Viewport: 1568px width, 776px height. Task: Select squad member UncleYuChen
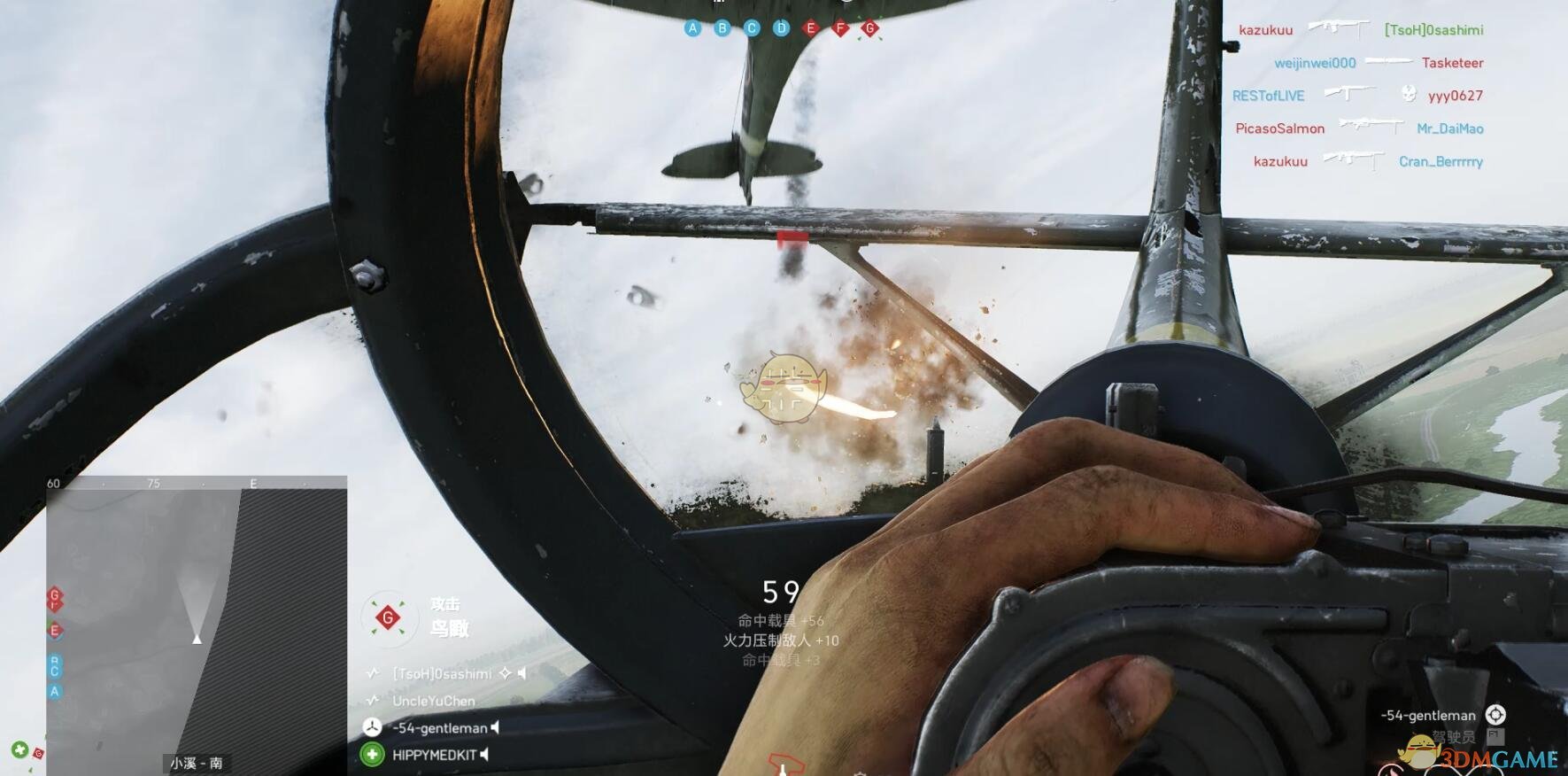point(434,701)
